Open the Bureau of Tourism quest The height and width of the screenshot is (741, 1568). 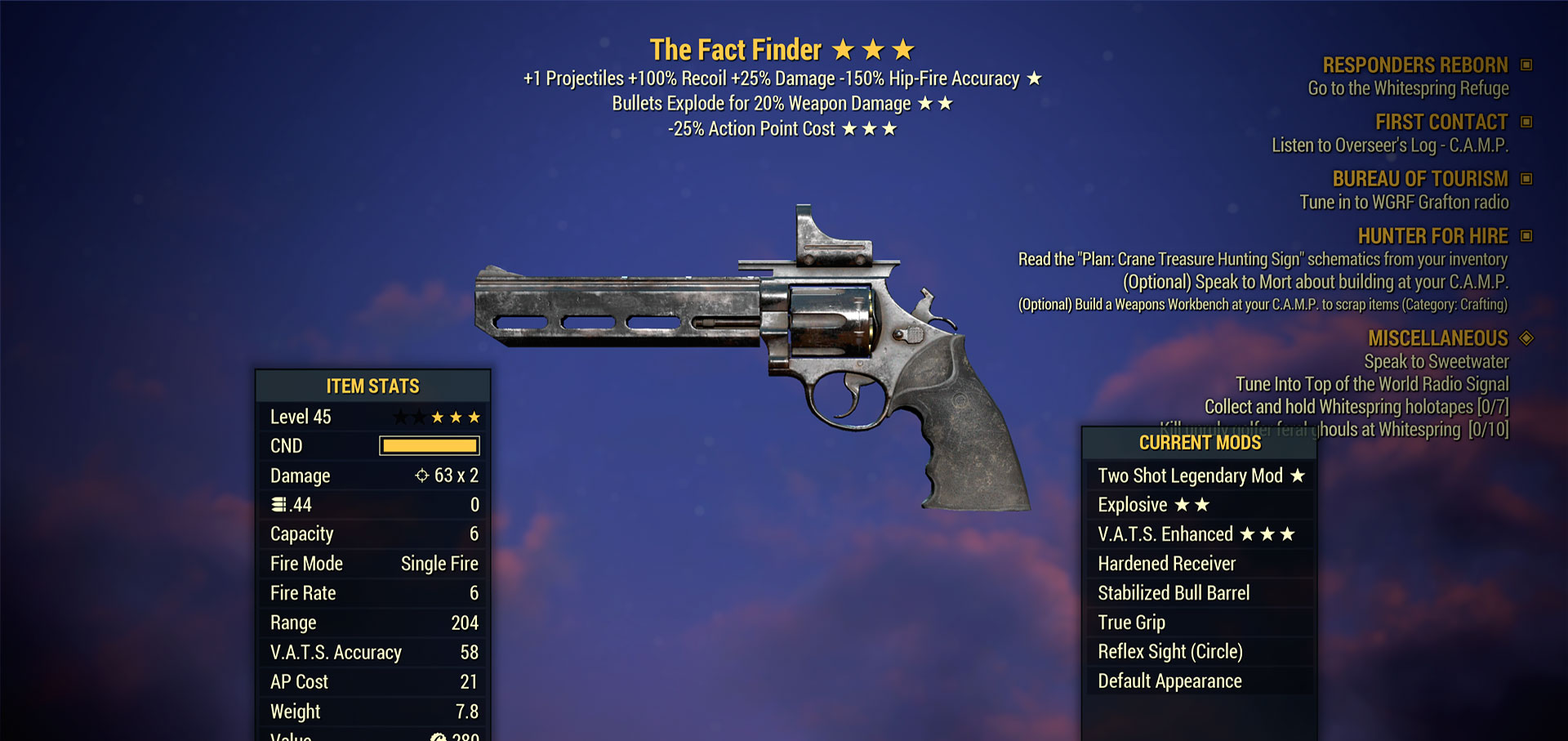point(1419,179)
